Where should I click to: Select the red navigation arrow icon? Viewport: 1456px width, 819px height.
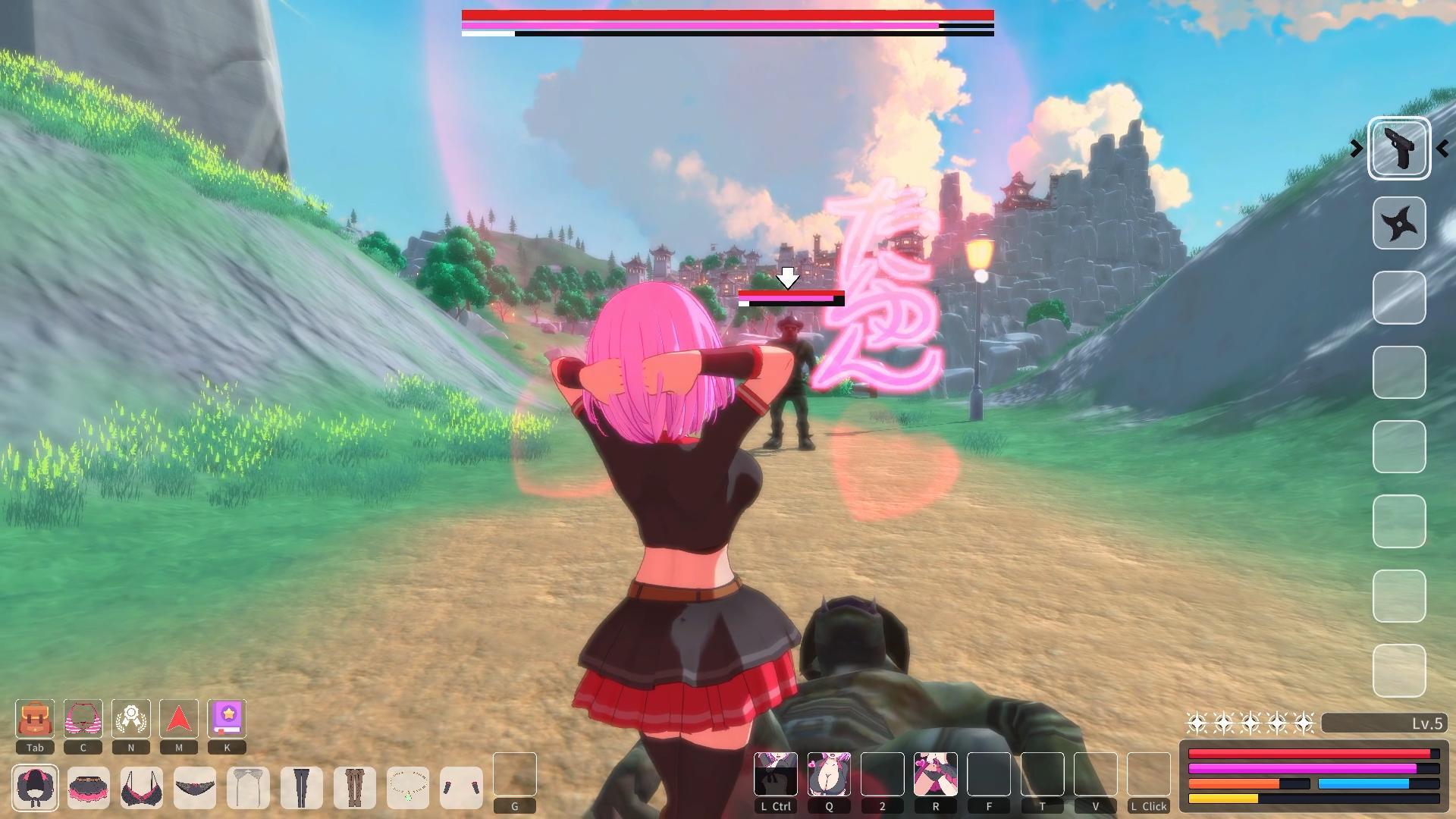click(179, 719)
